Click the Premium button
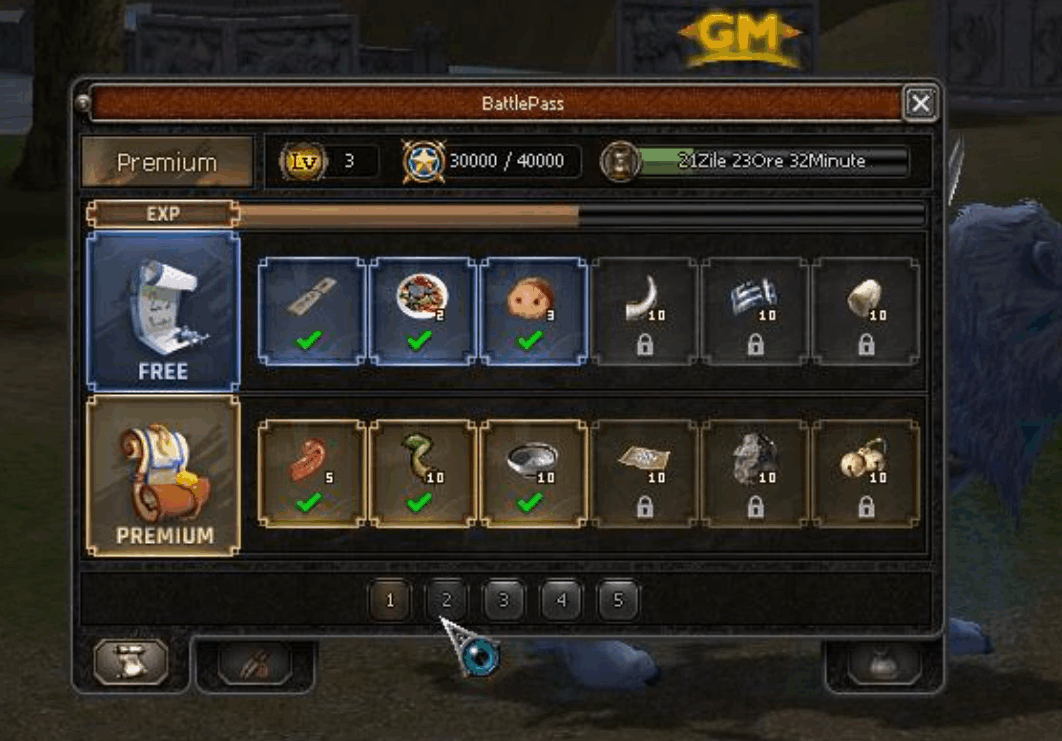1062x741 pixels. 167,162
